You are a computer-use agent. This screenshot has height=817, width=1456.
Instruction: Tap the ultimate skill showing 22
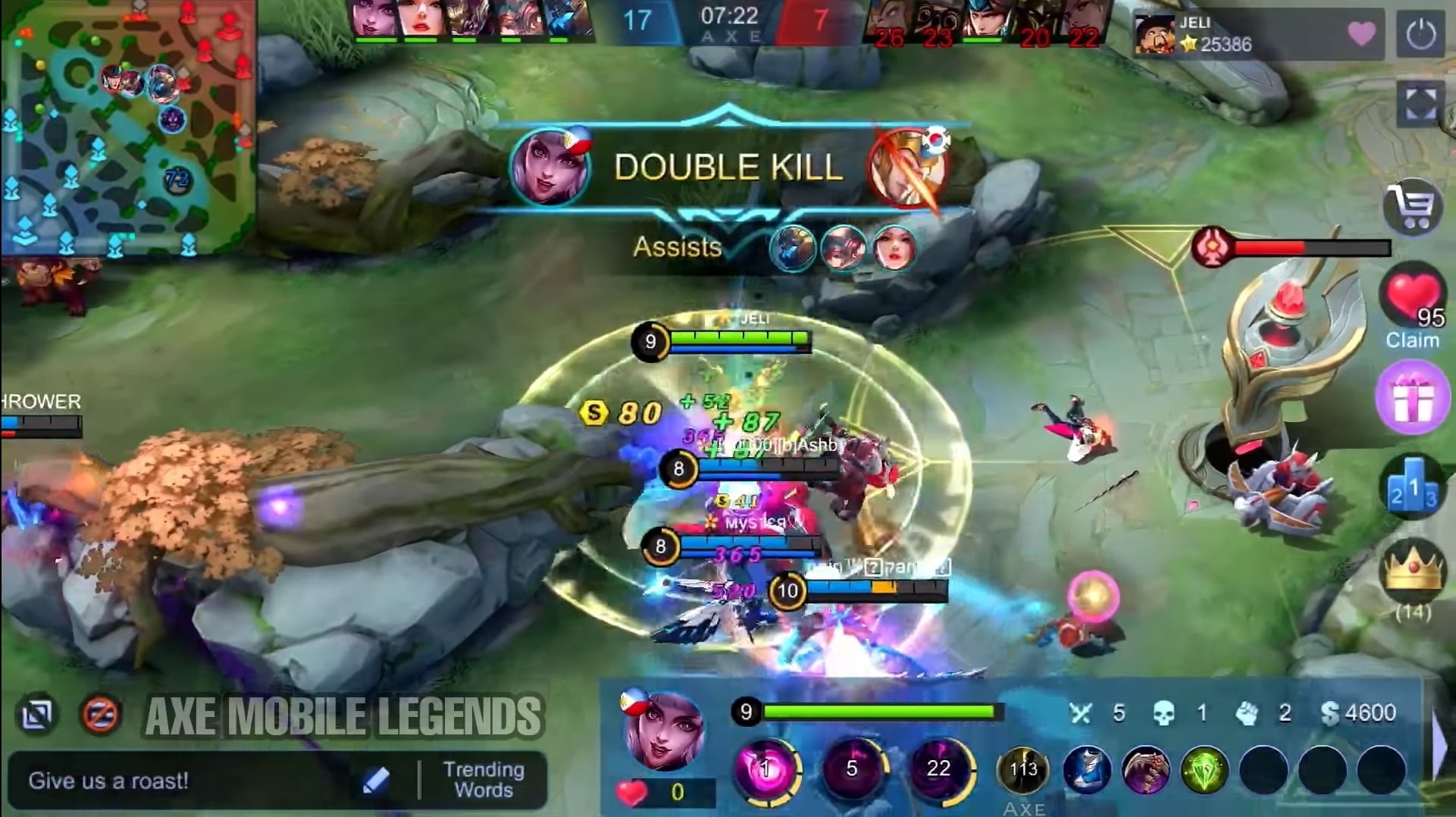tap(940, 768)
